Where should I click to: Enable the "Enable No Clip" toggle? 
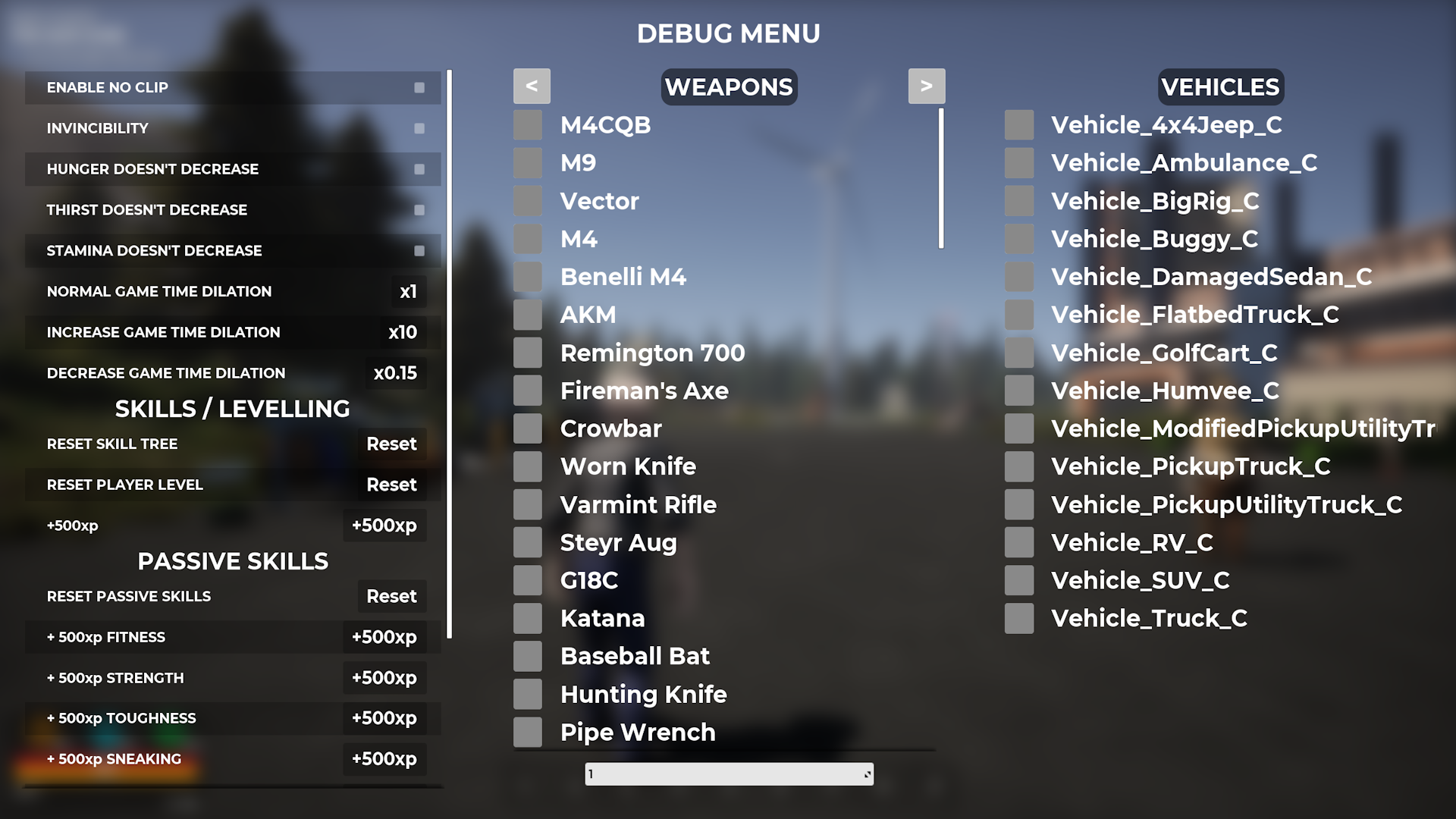click(x=418, y=87)
